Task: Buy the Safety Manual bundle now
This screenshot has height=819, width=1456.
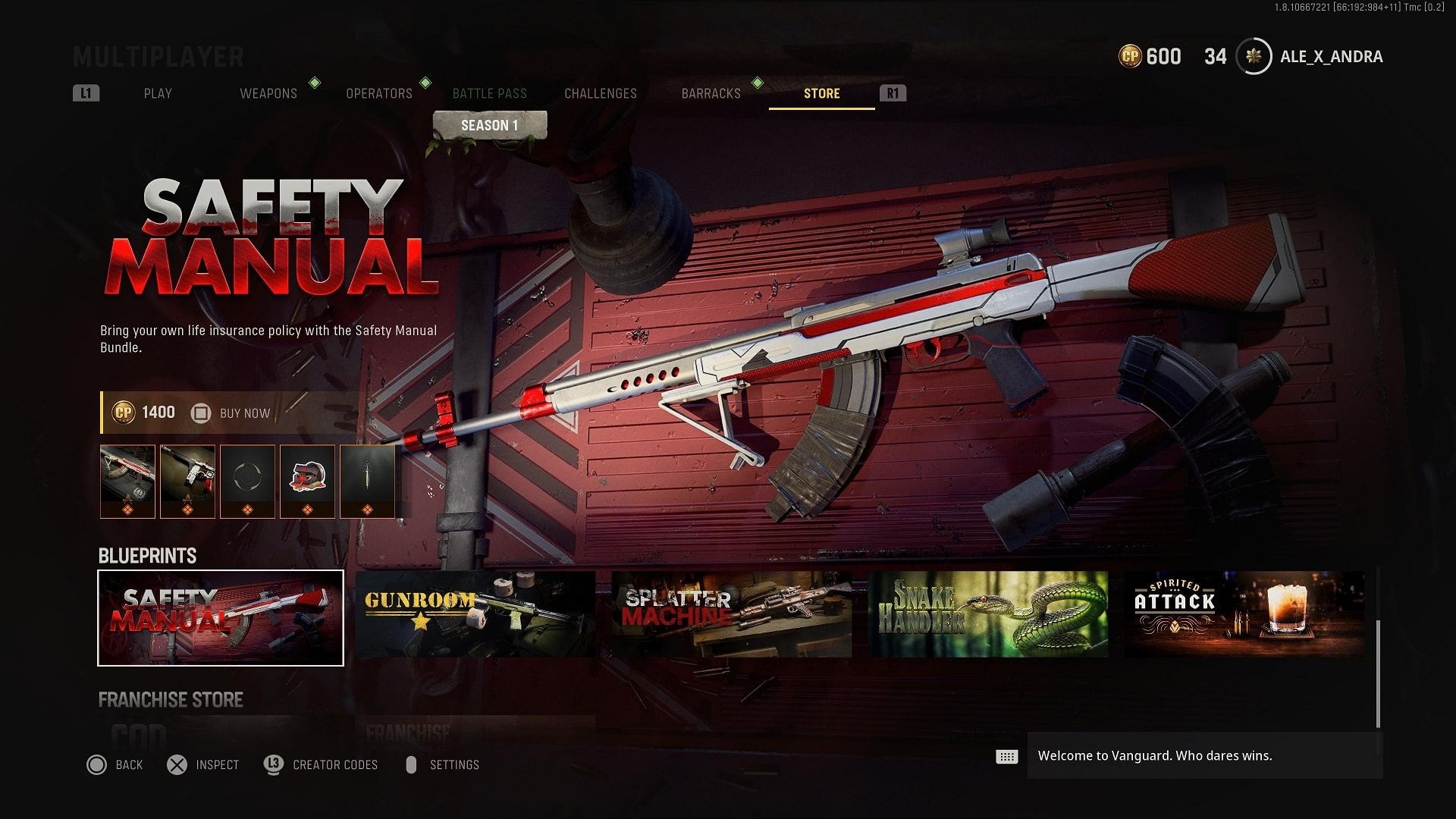Action: (x=244, y=413)
